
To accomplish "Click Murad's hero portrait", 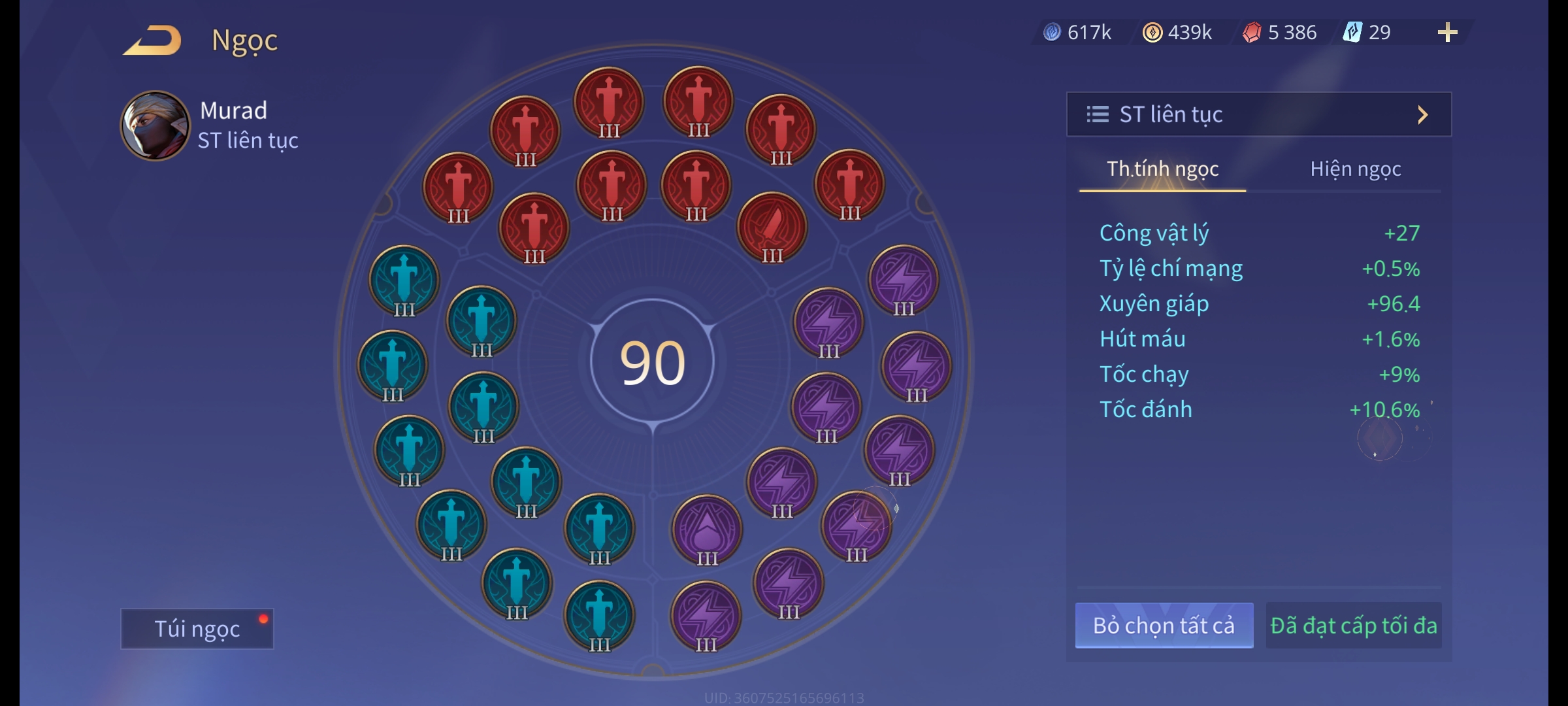I will tap(155, 126).
